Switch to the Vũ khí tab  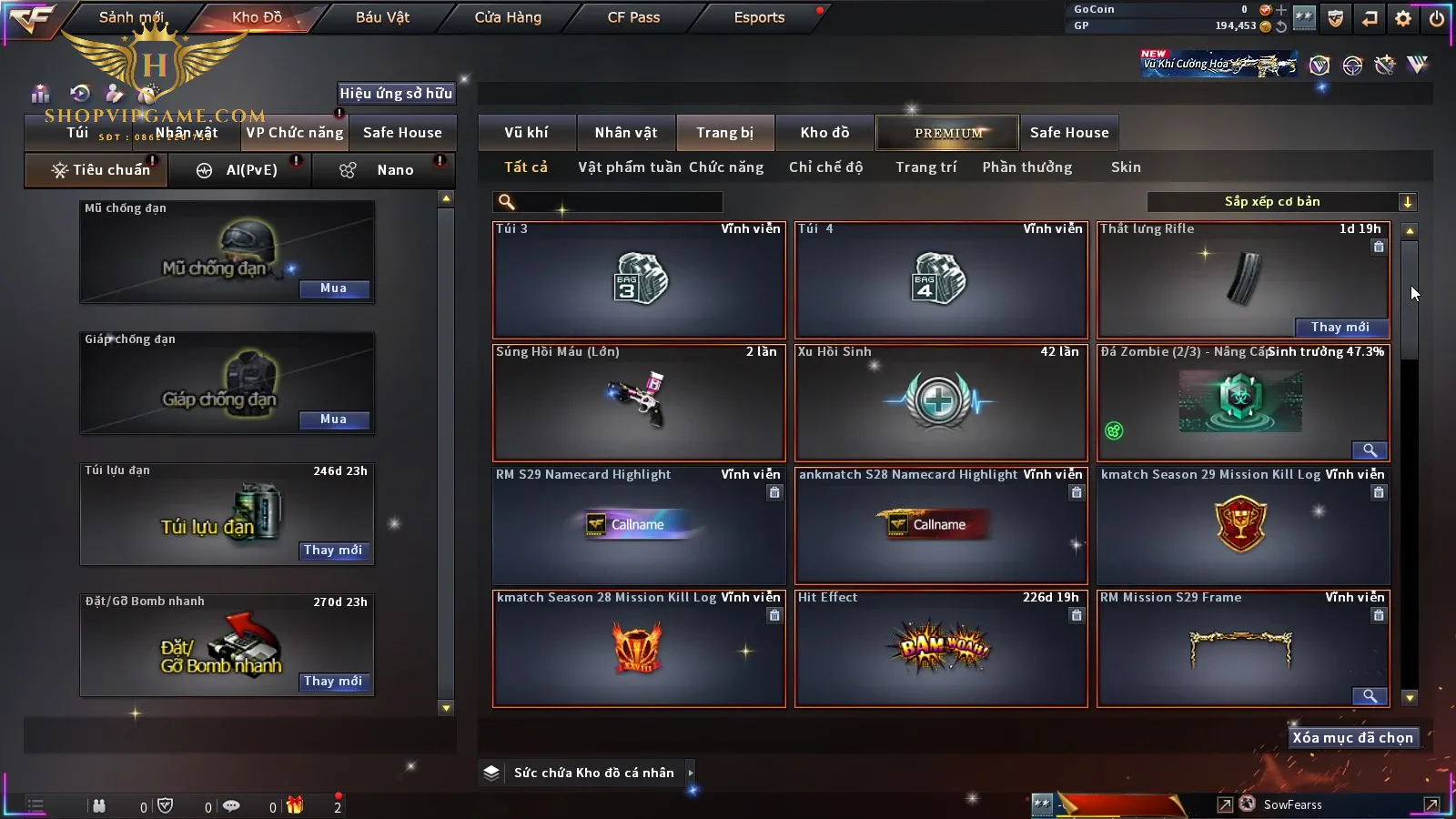[x=526, y=133]
